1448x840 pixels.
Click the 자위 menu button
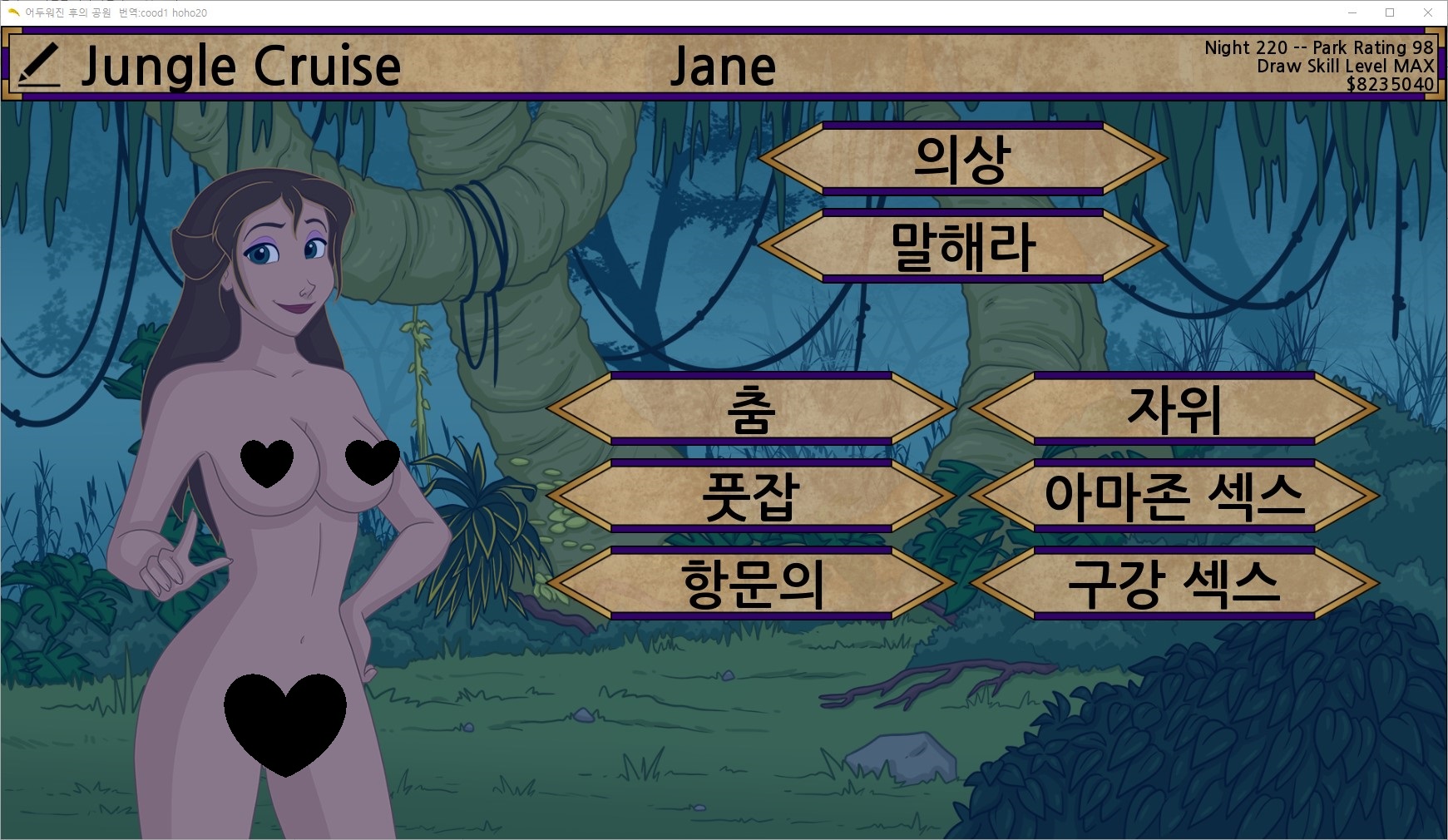click(x=1174, y=409)
